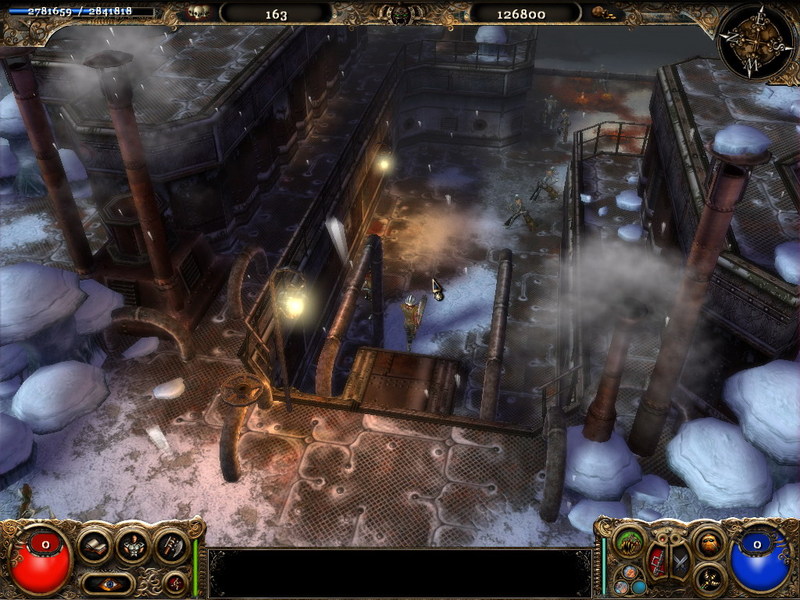Screen dimensions: 800x600
Task: Select the red shield weapon slot
Action: [x=657, y=560]
